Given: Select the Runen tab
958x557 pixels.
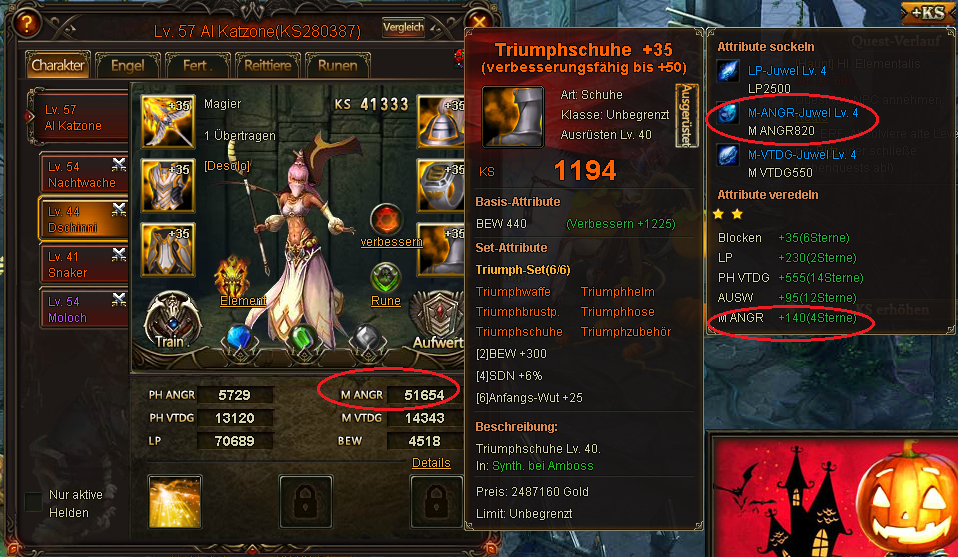Looking at the screenshot, I should pyautogui.click(x=337, y=66).
